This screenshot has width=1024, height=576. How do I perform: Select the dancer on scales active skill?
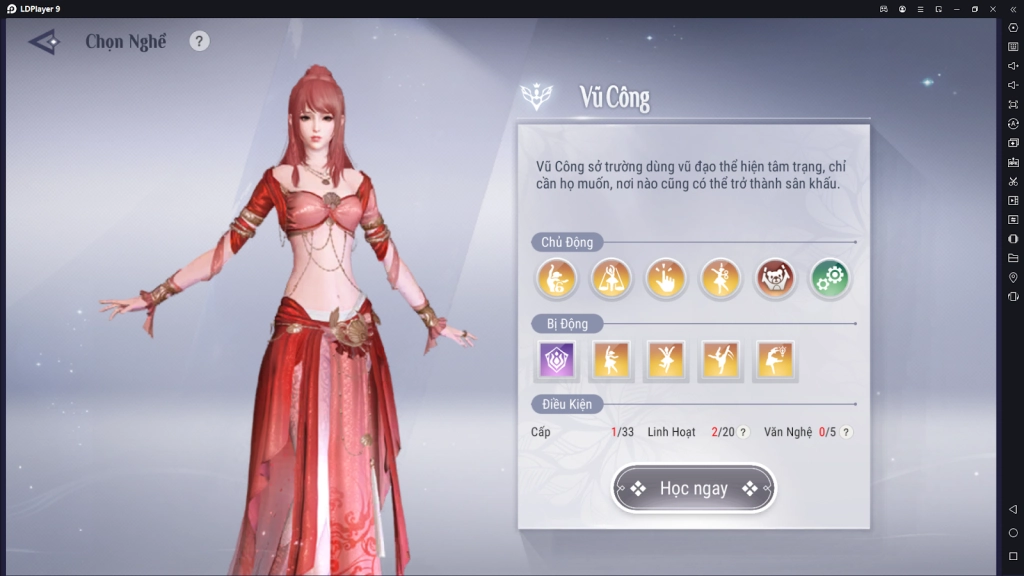610,279
